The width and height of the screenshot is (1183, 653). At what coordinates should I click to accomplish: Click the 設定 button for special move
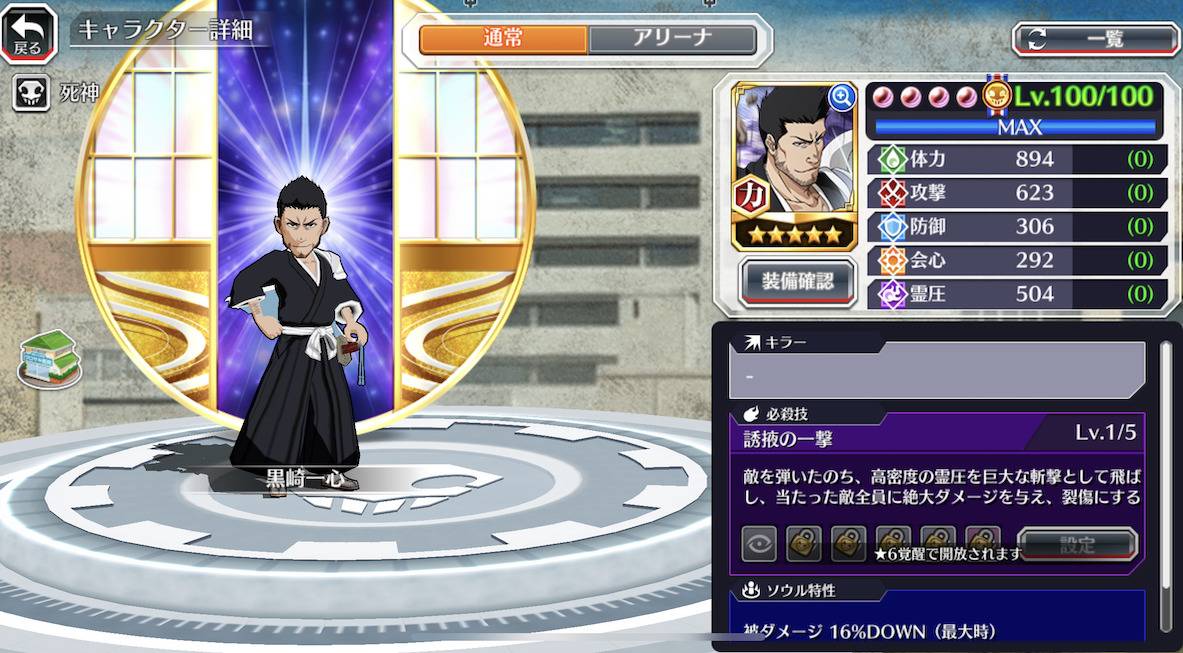tap(1077, 545)
